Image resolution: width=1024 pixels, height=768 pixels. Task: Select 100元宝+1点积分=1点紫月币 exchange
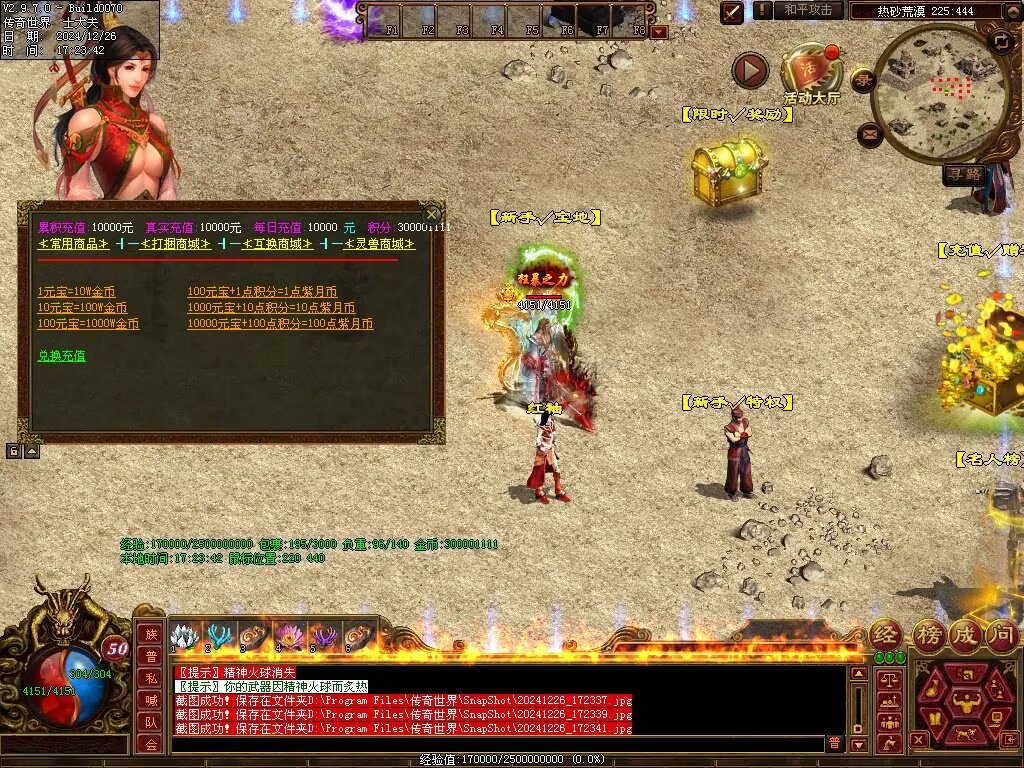pyautogui.click(x=262, y=292)
